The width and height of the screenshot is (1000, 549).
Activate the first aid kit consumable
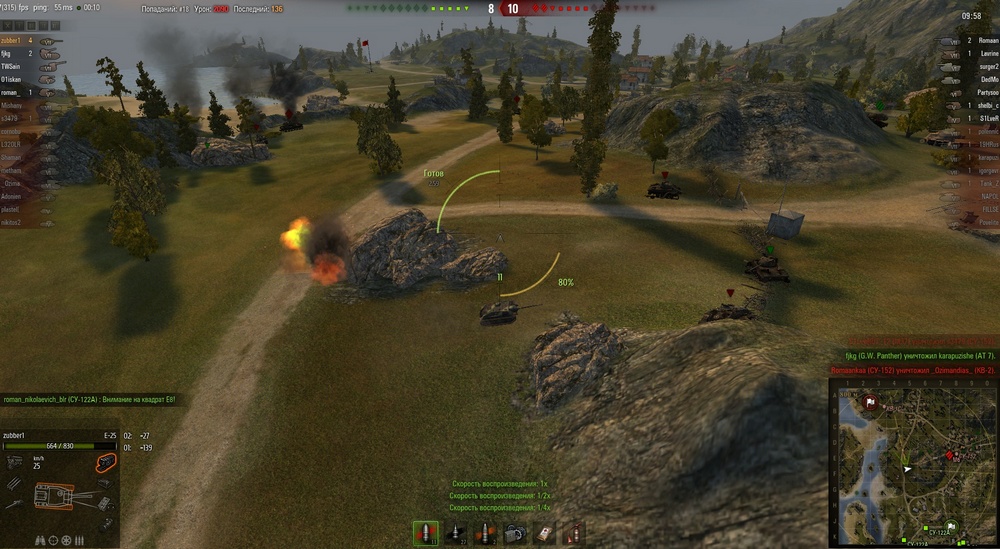(544, 533)
